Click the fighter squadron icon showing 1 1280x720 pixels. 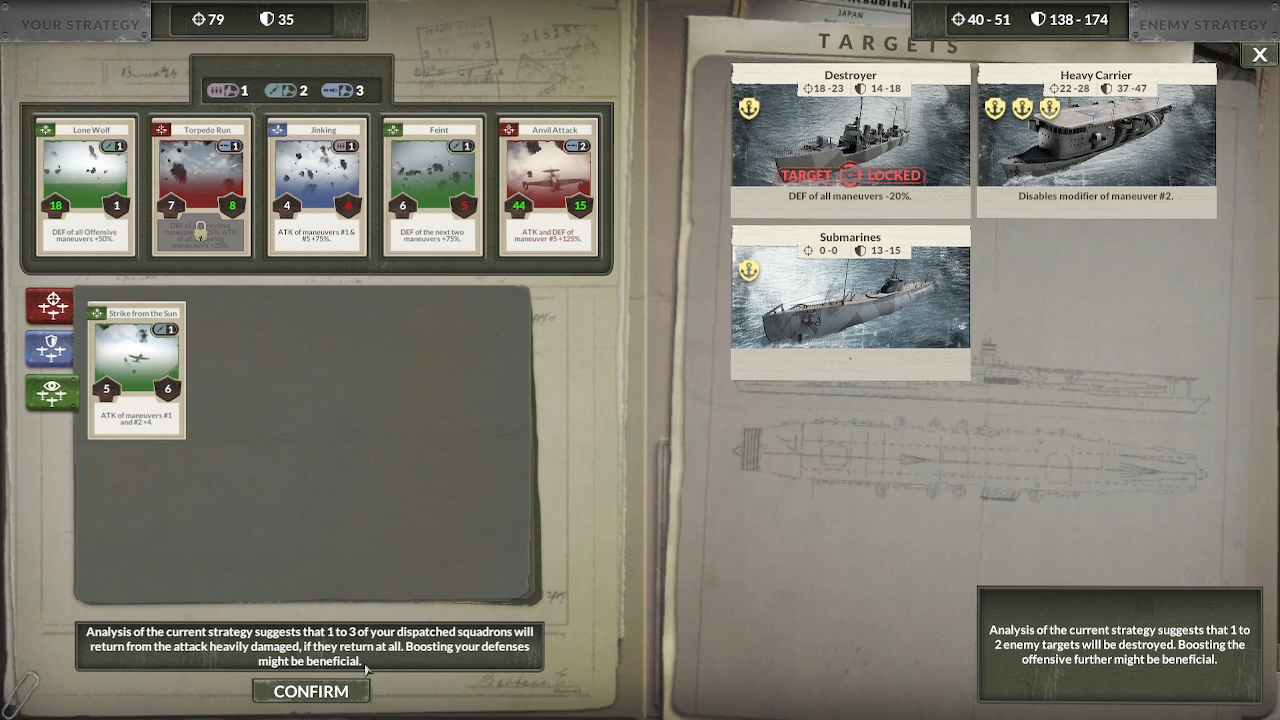pos(228,89)
